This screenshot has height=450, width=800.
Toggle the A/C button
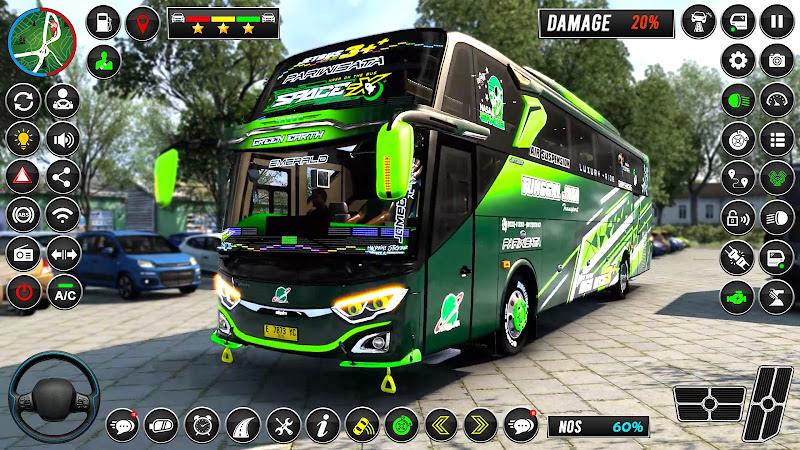coord(64,292)
